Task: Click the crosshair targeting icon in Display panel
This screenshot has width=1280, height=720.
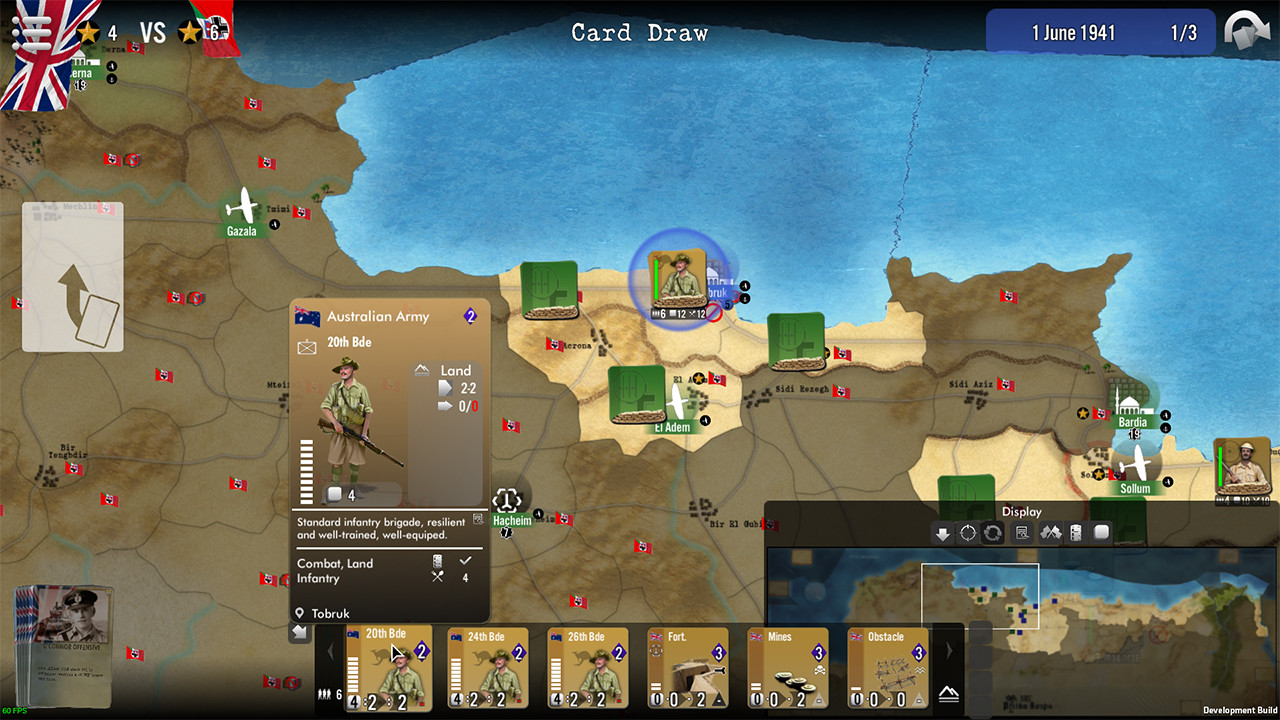Action: (966, 533)
